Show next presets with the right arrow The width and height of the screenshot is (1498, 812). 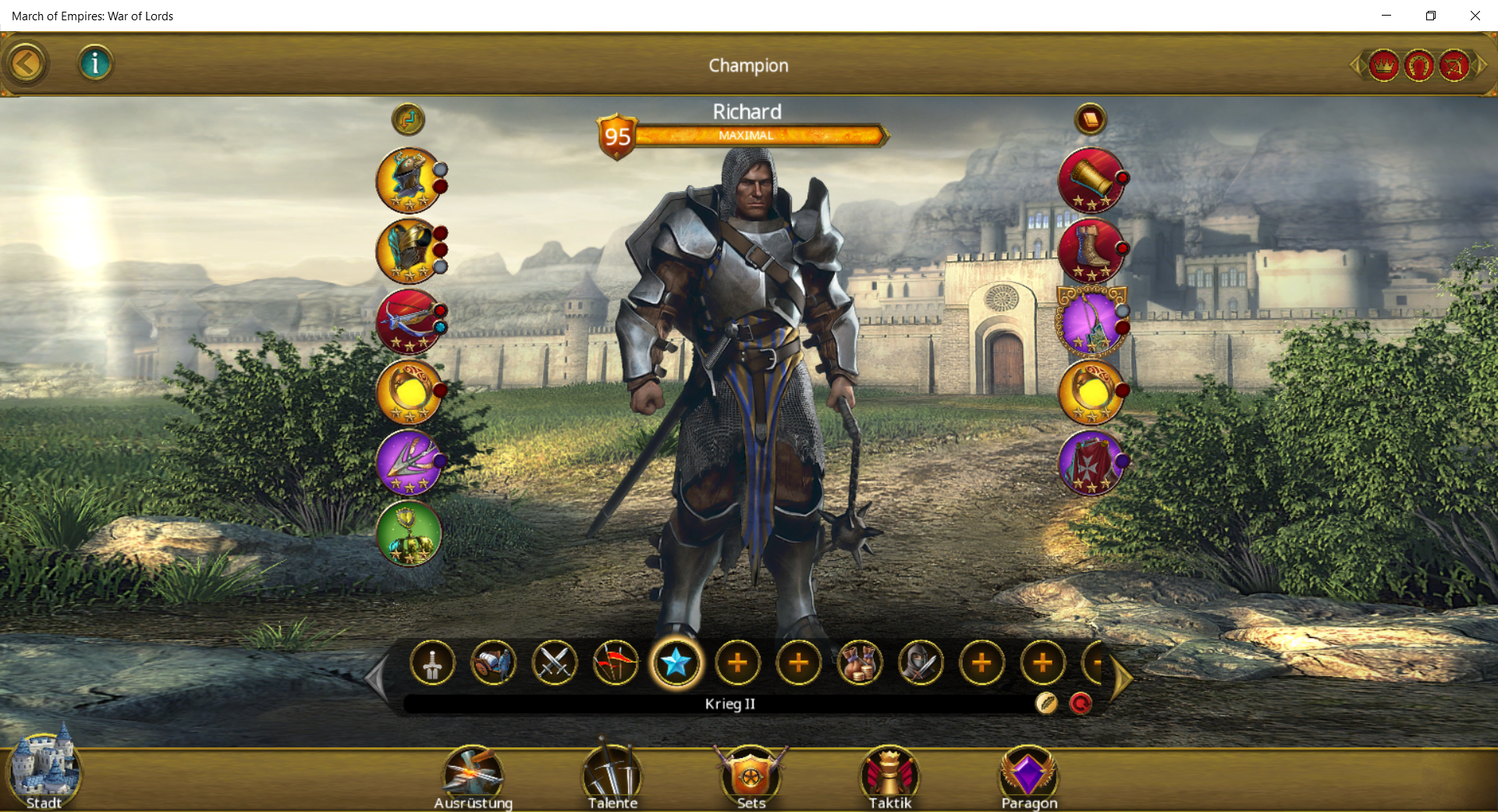[x=1122, y=677]
